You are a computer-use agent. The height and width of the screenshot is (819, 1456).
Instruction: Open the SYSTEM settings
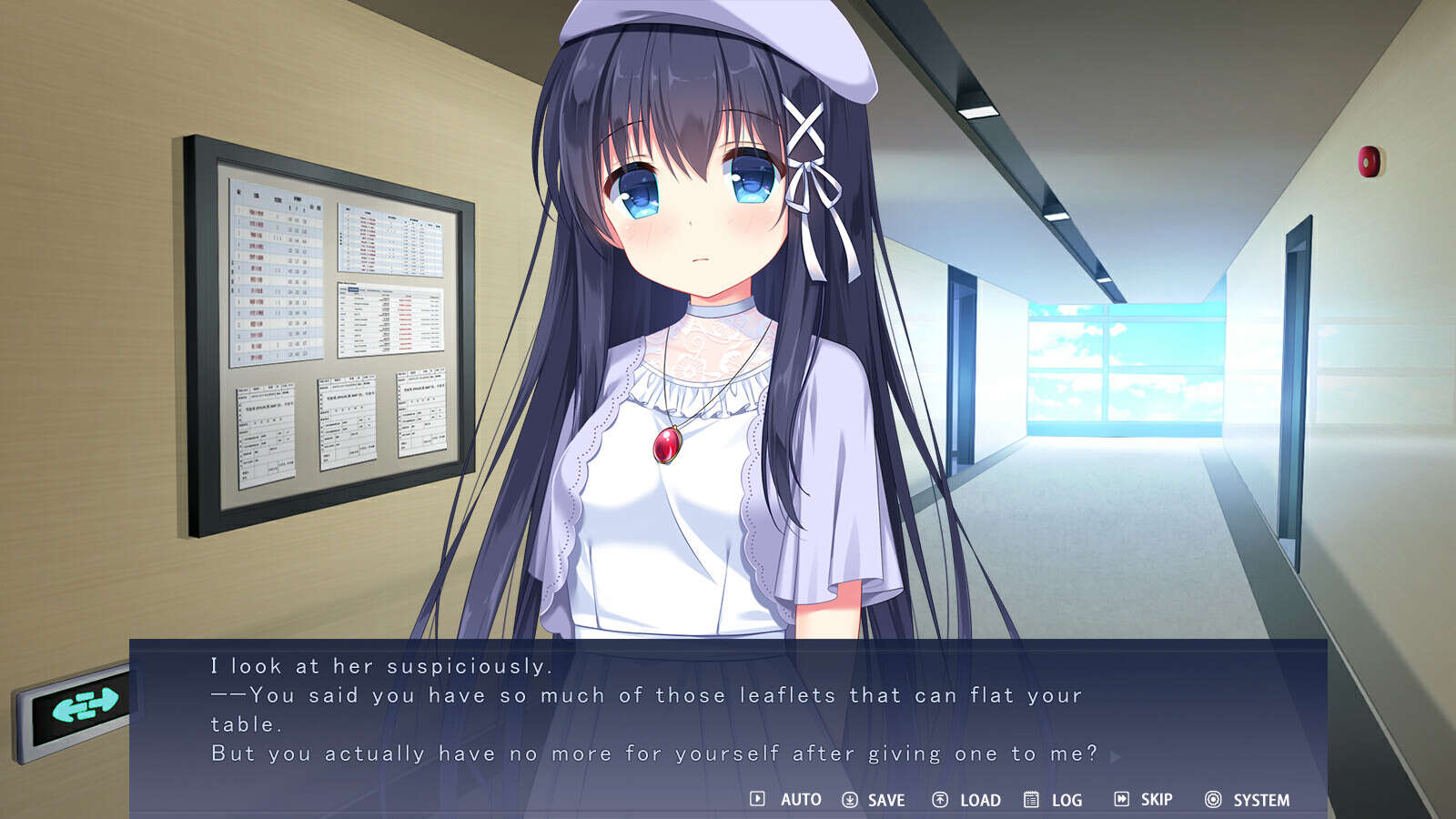[1247, 800]
